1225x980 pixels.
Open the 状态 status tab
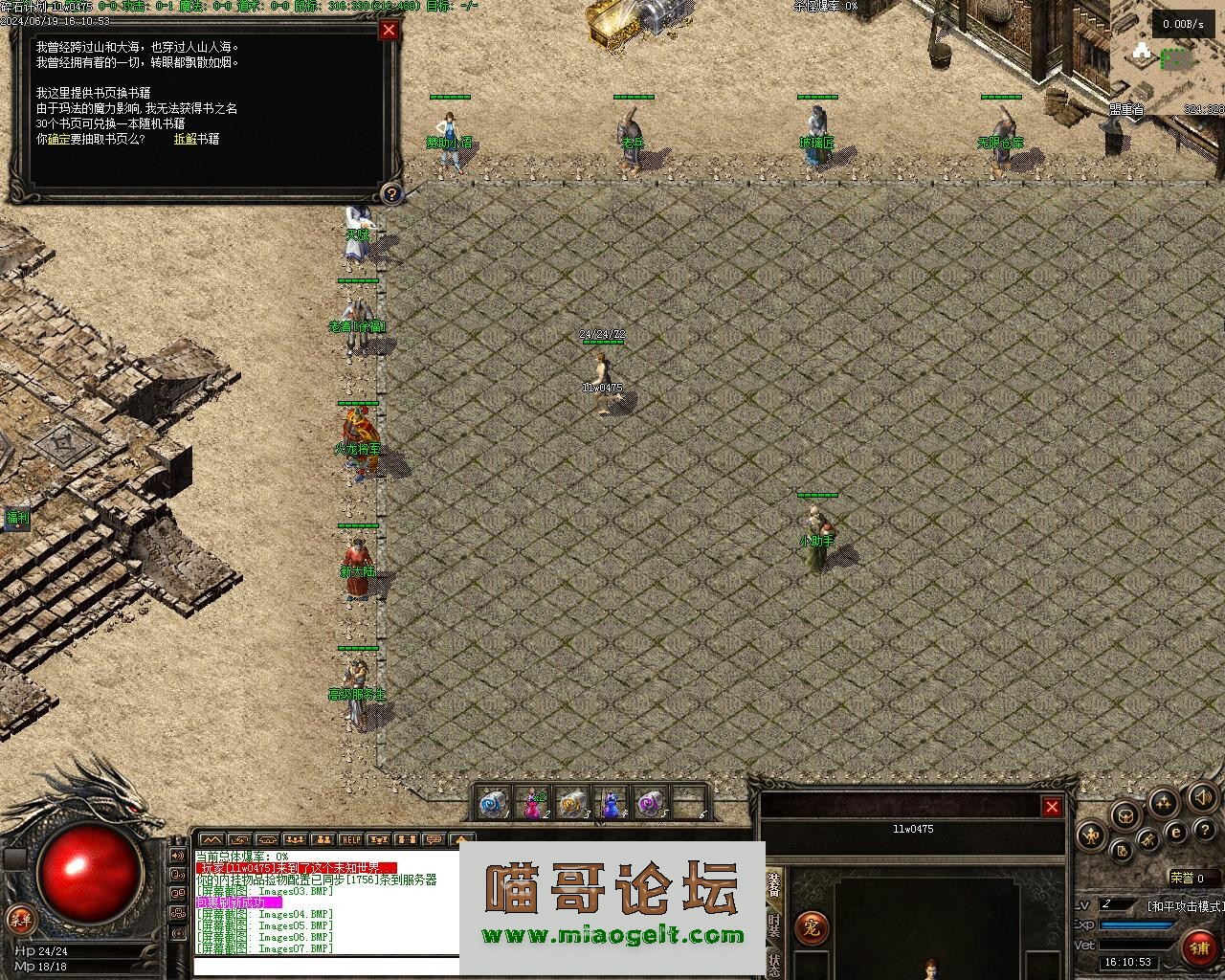773,964
